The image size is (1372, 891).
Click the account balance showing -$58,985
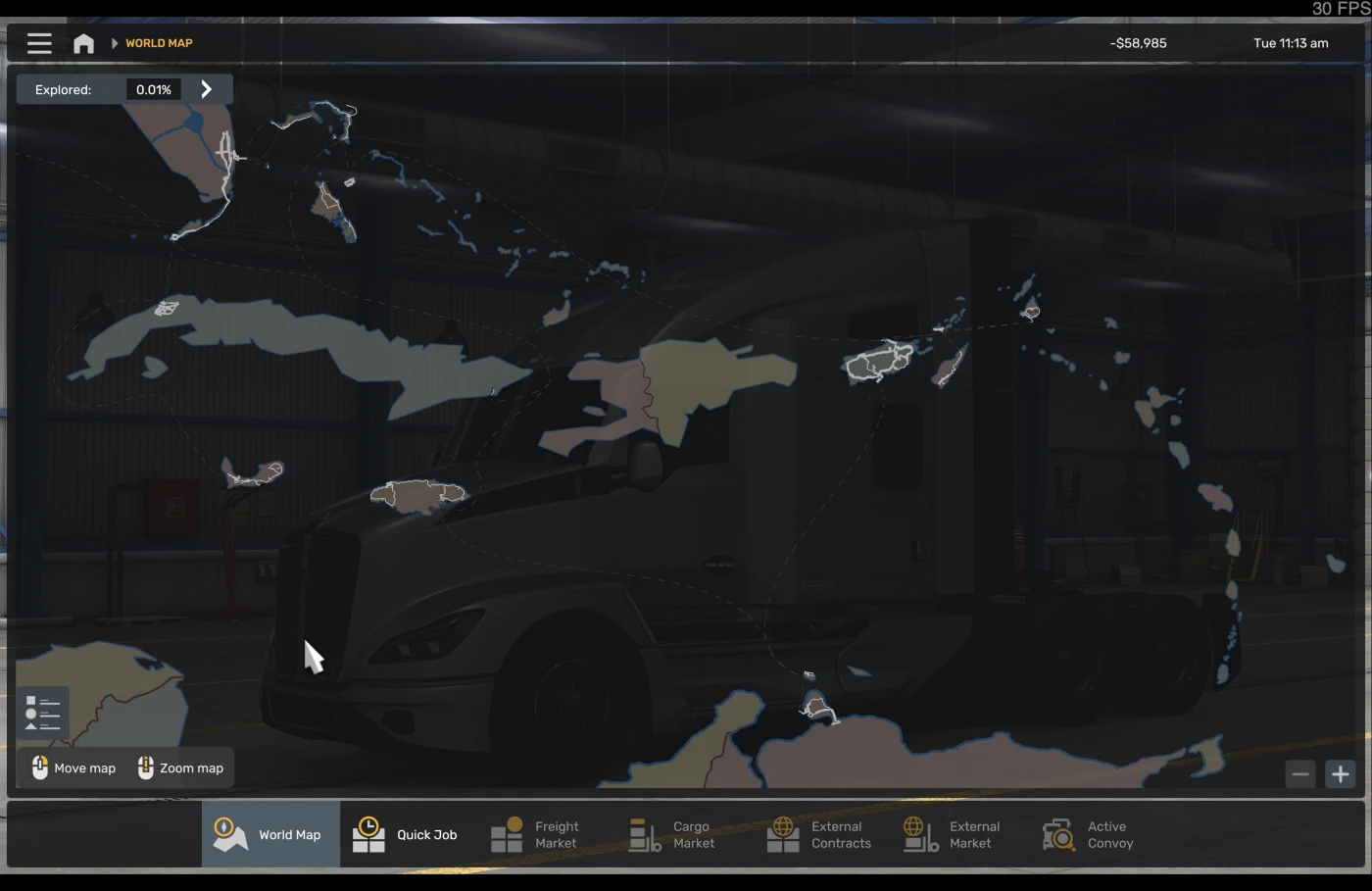click(1137, 42)
